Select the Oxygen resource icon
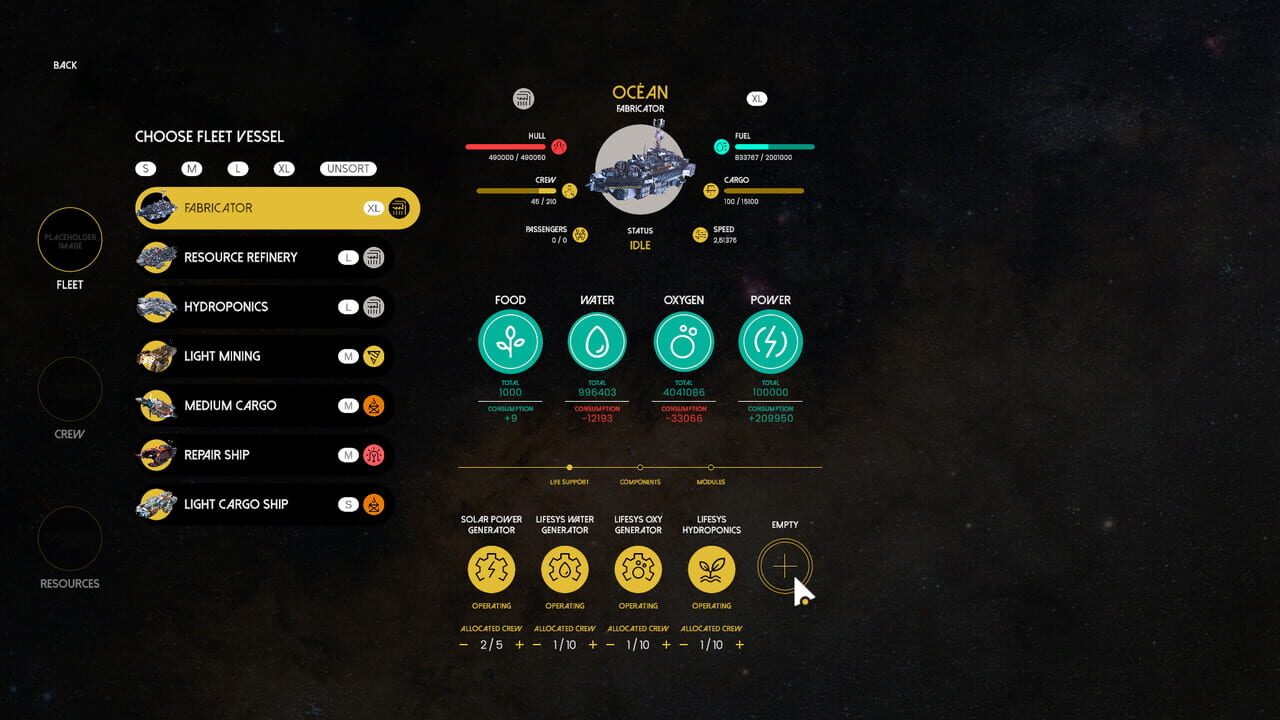This screenshot has width=1280, height=720. (683, 340)
